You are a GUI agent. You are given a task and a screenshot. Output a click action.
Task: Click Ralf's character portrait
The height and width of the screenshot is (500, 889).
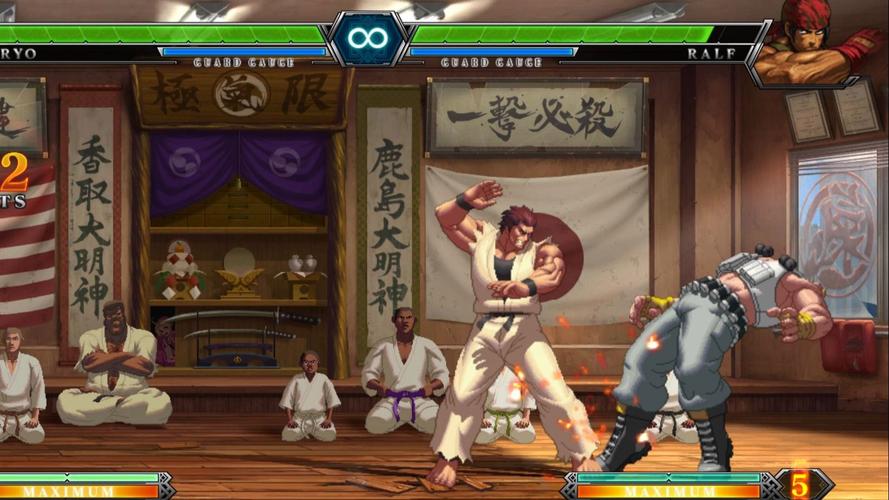click(815, 42)
